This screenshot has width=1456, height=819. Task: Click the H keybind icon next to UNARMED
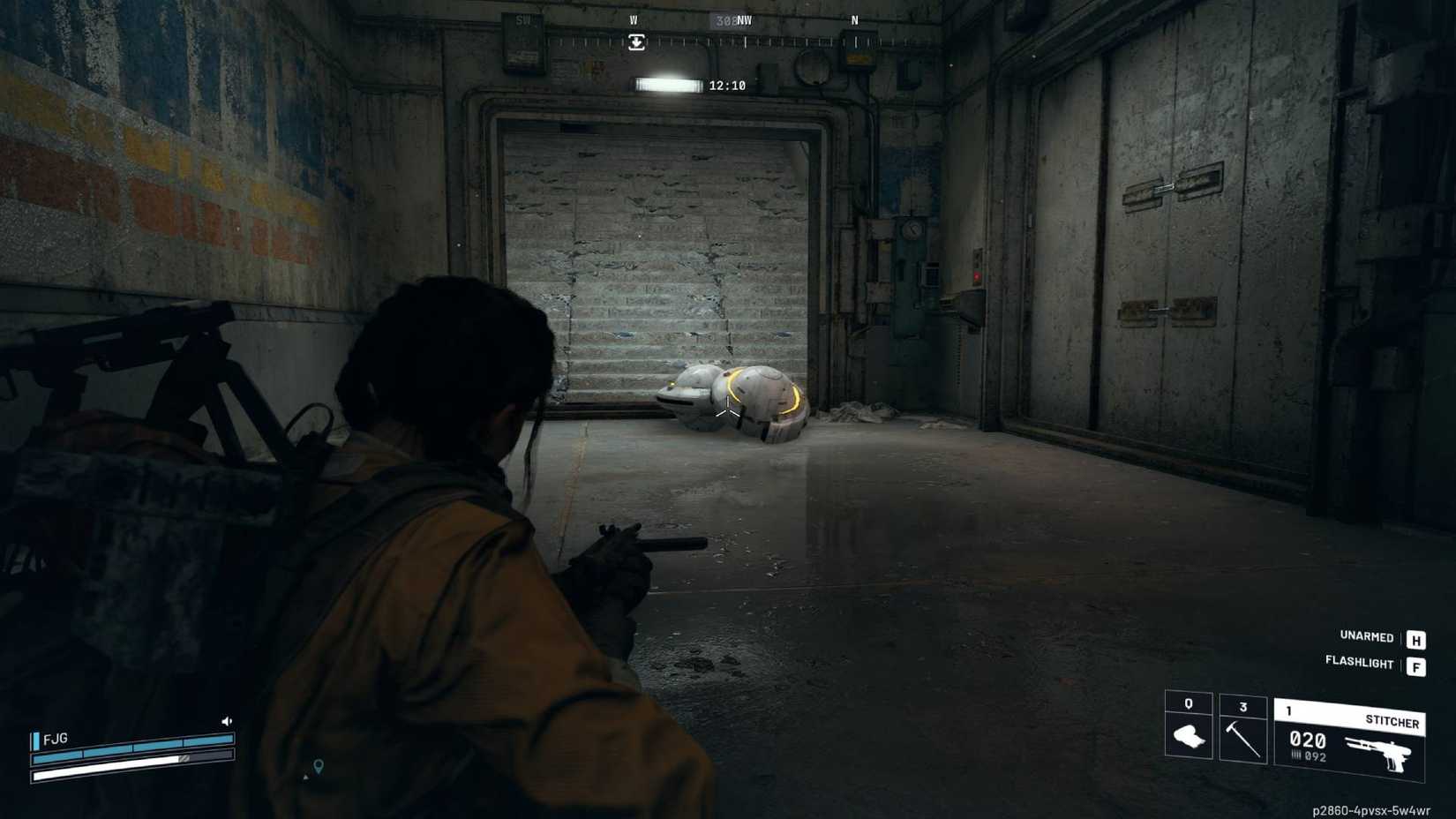coord(1418,637)
